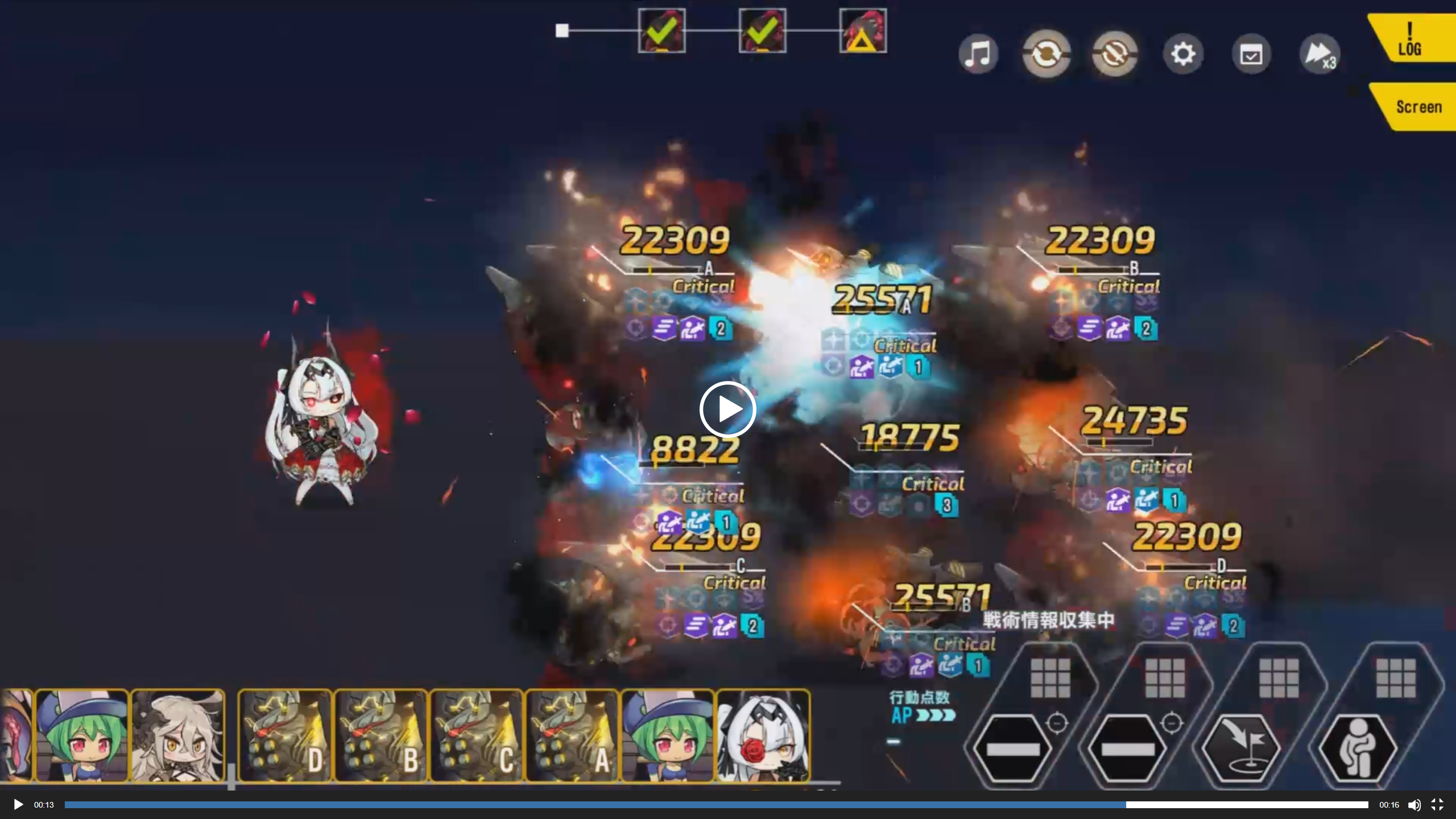Select enemy A in turn order

coord(572,737)
